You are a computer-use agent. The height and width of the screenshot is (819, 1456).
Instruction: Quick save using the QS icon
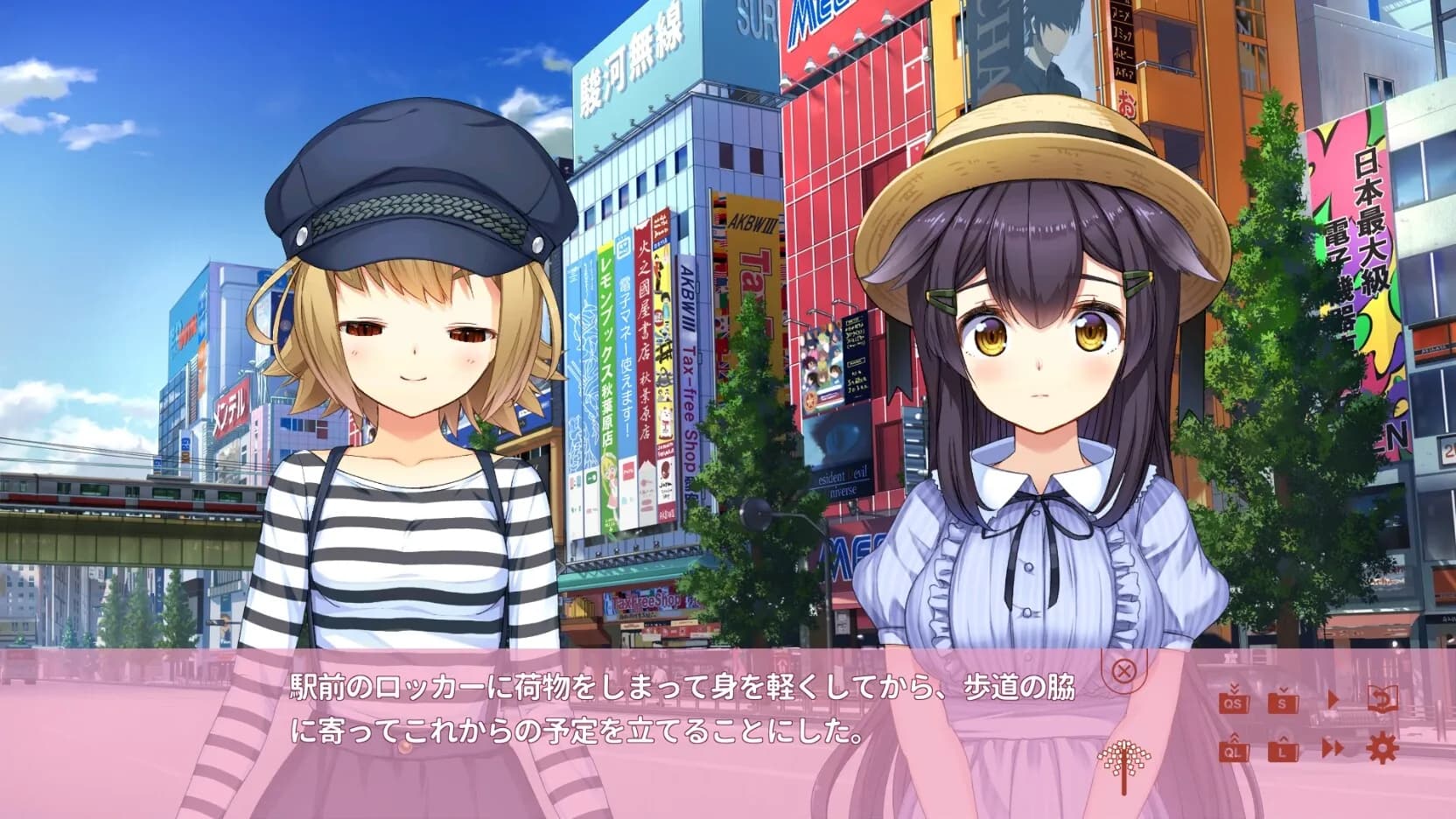(x=1232, y=703)
